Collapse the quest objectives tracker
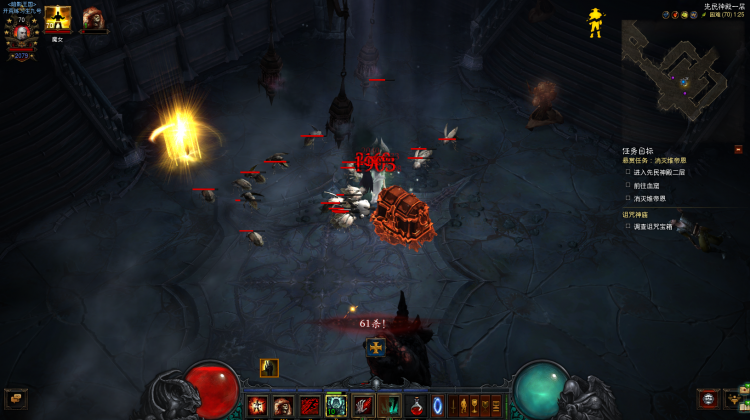 [x=738, y=150]
